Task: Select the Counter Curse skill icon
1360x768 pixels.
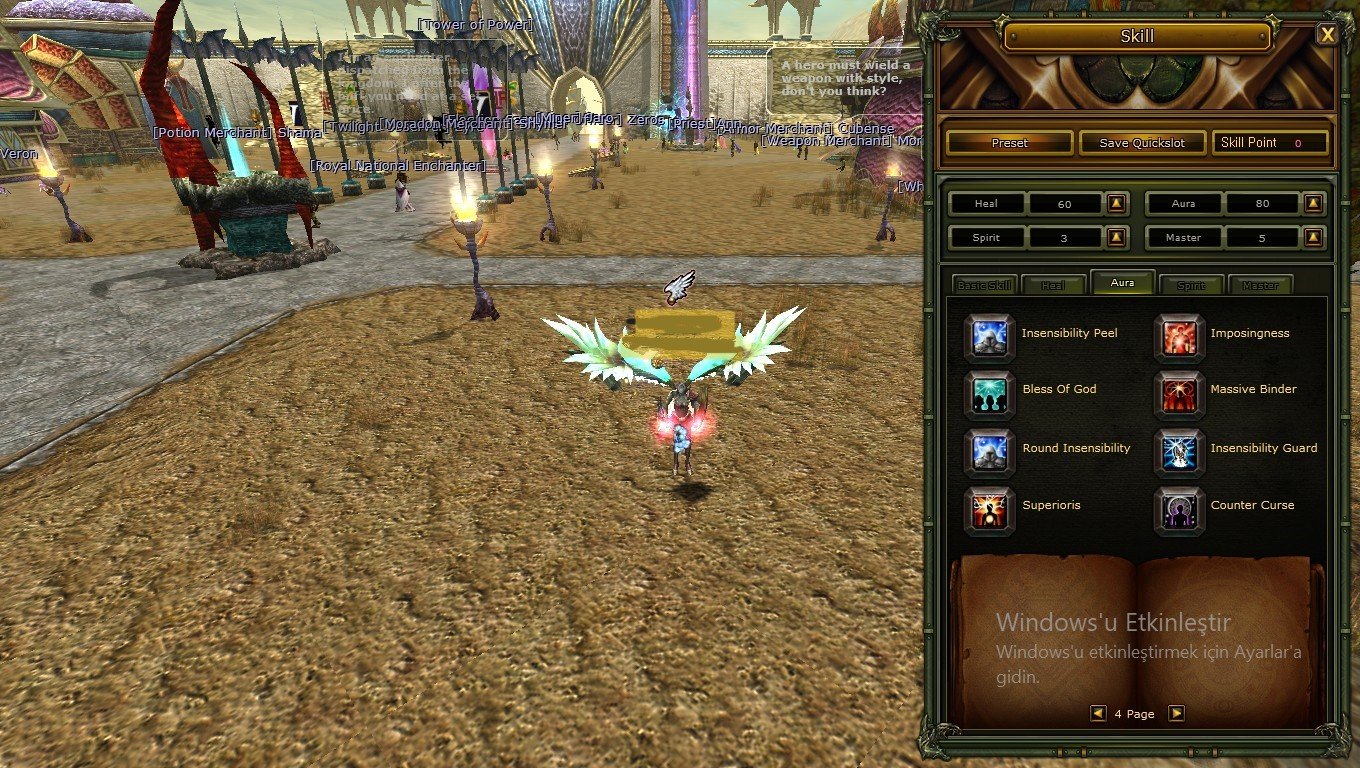Action: [1179, 509]
